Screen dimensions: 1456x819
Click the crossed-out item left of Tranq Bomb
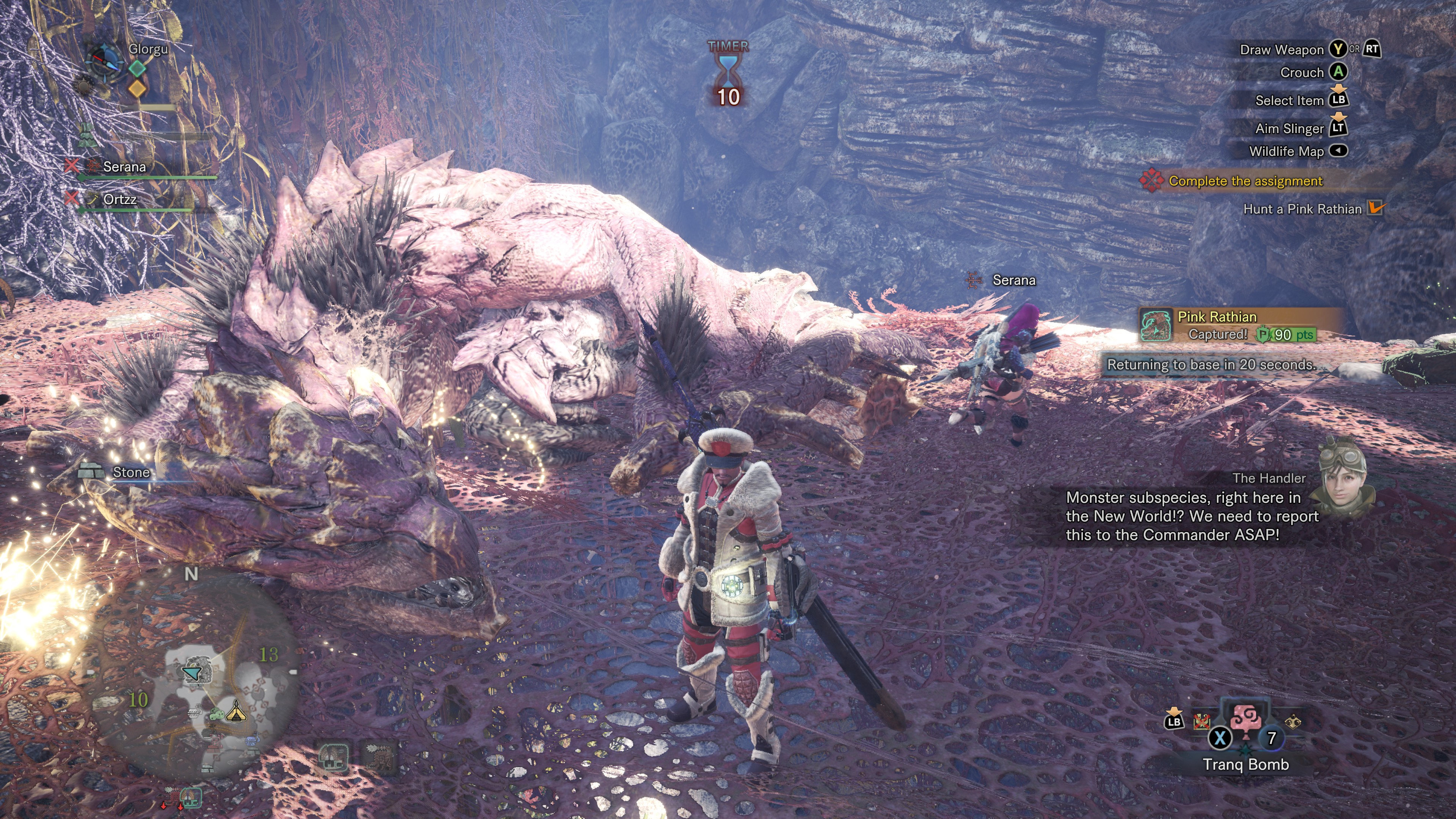click(1201, 721)
